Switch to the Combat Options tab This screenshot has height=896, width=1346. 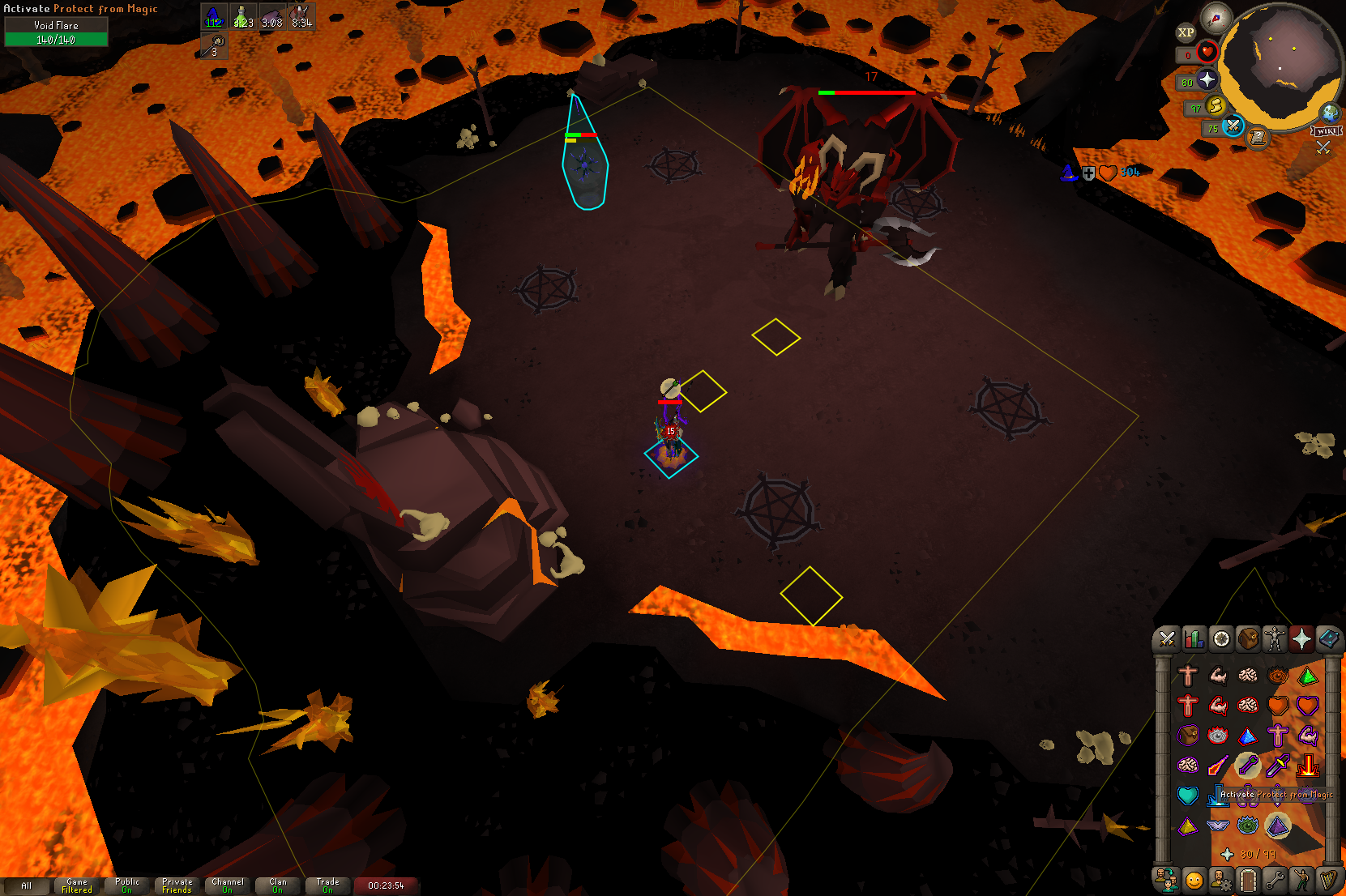(1167, 639)
